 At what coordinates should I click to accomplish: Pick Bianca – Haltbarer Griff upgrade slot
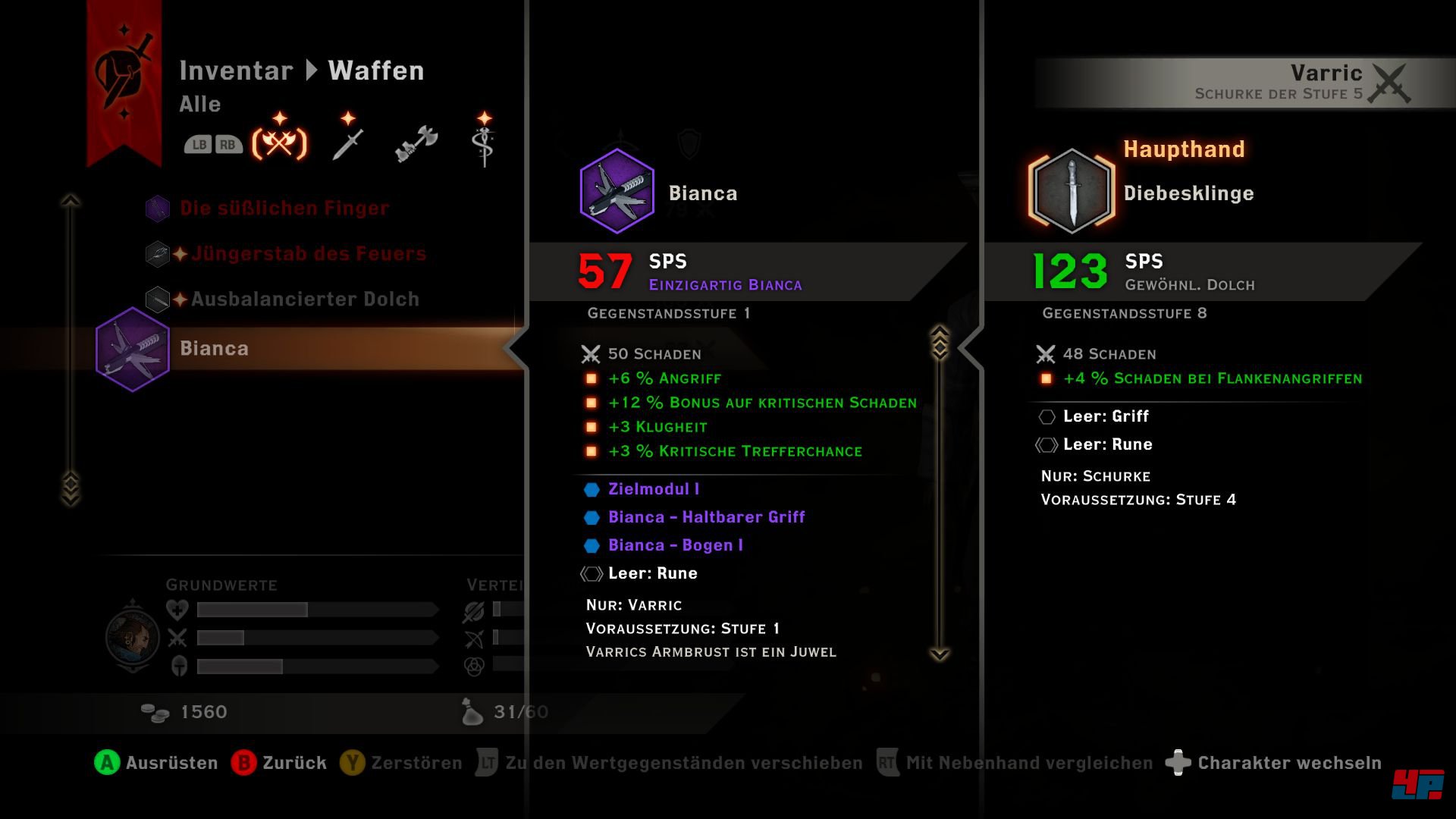pos(705,518)
